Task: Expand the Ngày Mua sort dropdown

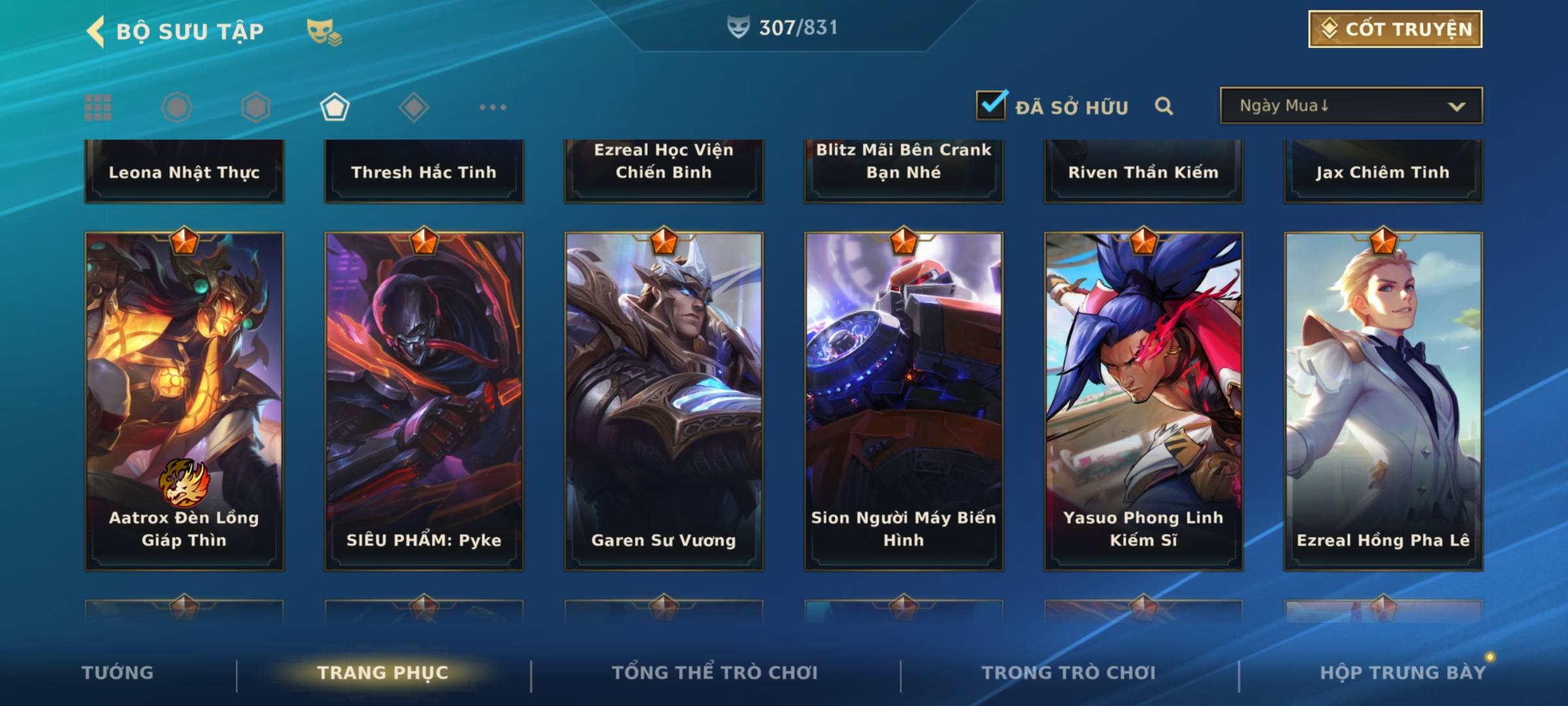Action: 1350,106
